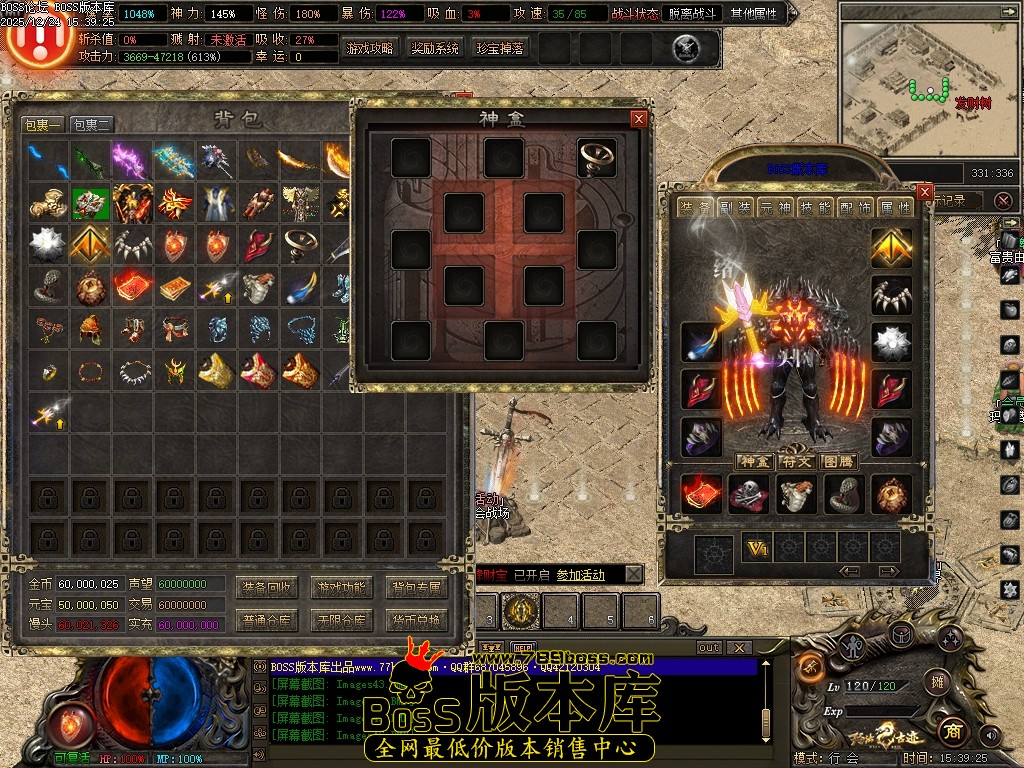Viewport: 1024px width, 768px height.
Task: Open the 无限仓库 unlimited warehouse
Action: click(341, 621)
